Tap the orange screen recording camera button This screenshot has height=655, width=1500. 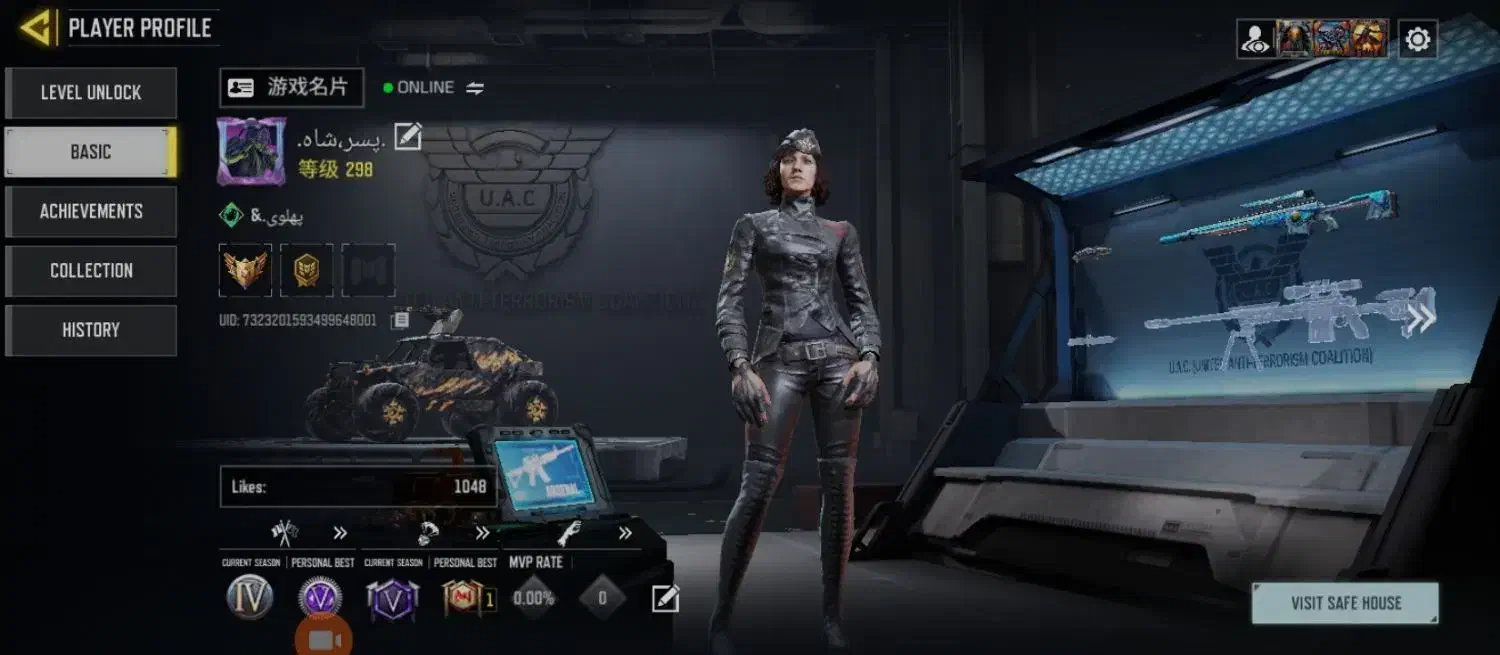point(324,640)
